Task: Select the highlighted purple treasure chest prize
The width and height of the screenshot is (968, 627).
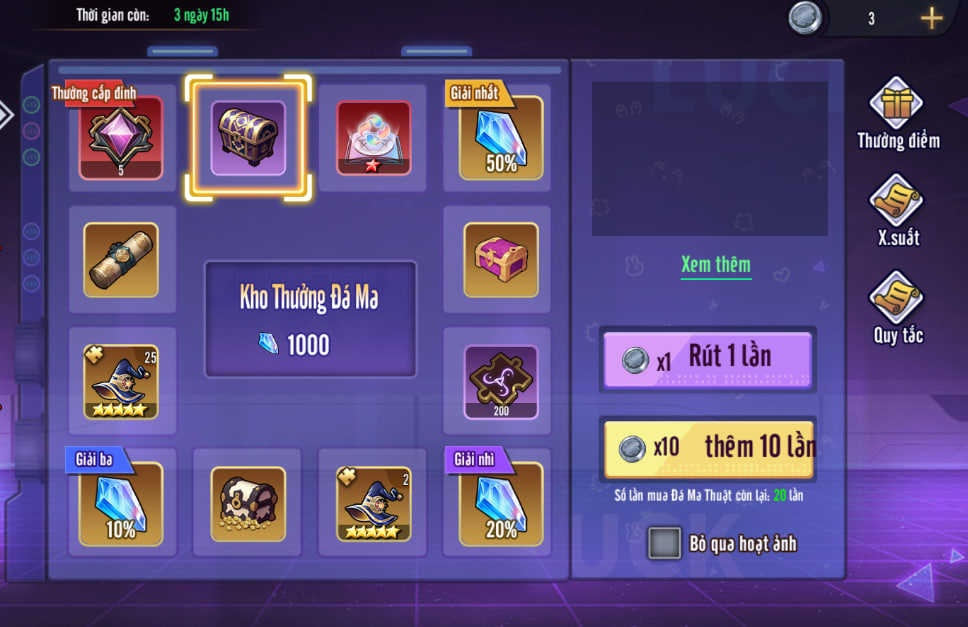Action: click(248, 138)
